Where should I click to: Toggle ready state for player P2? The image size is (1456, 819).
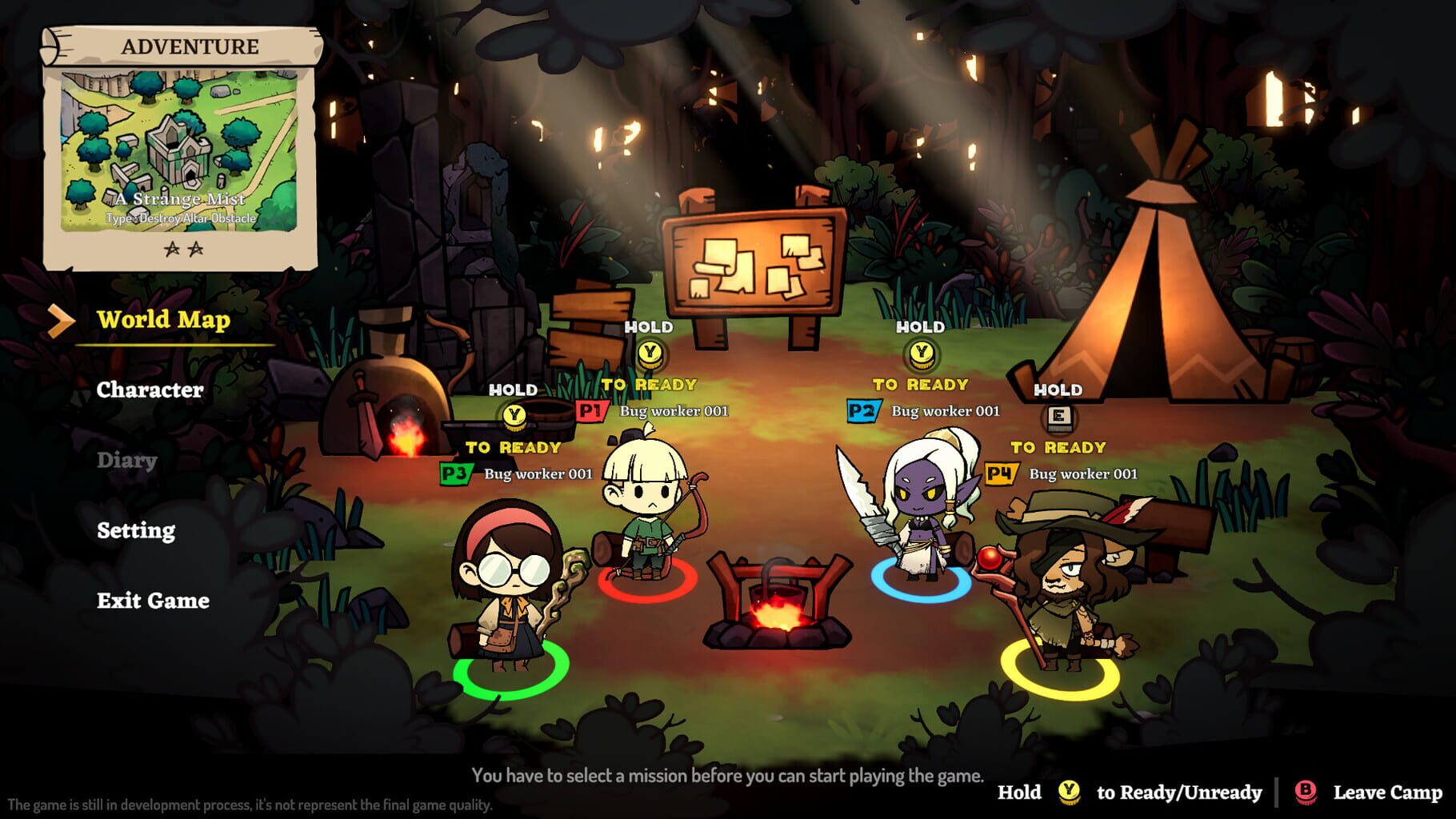[862, 410]
